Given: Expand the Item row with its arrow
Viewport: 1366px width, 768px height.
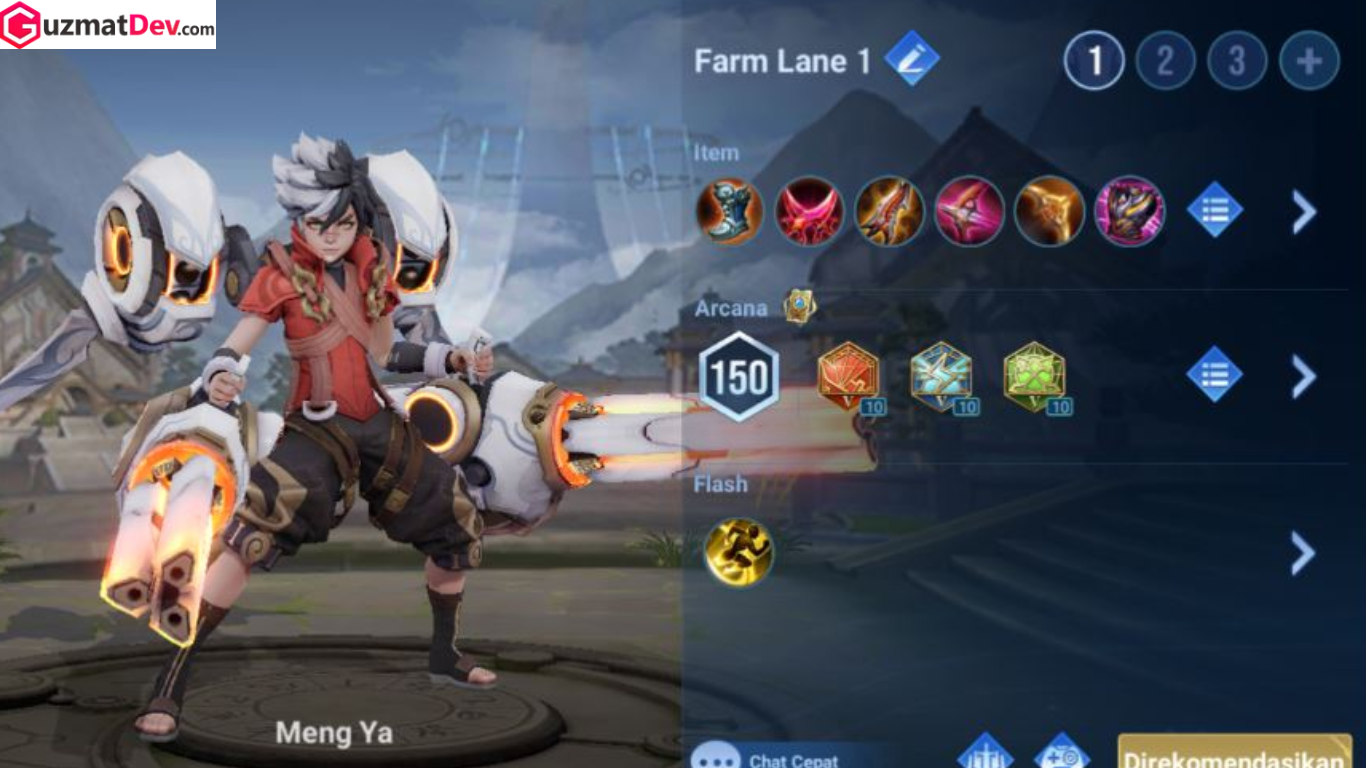Looking at the screenshot, I should 1303,212.
